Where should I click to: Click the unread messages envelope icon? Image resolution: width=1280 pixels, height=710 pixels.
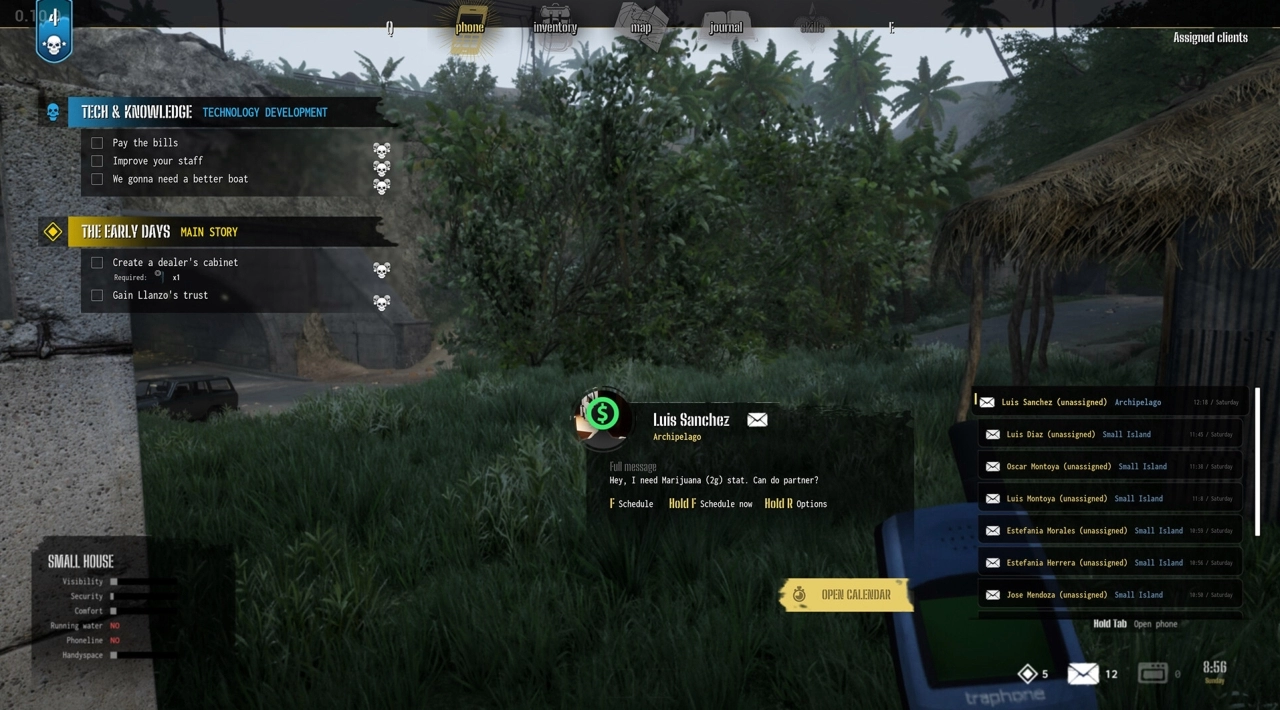(1083, 674)
